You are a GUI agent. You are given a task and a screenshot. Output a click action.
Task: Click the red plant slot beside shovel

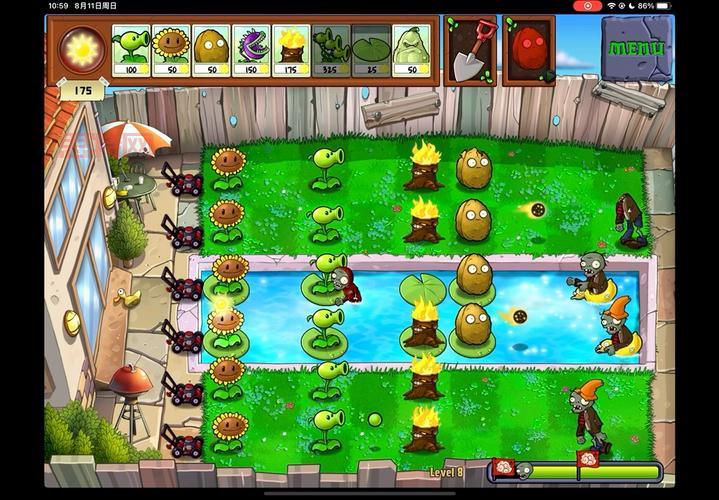[x=529, y=52]
